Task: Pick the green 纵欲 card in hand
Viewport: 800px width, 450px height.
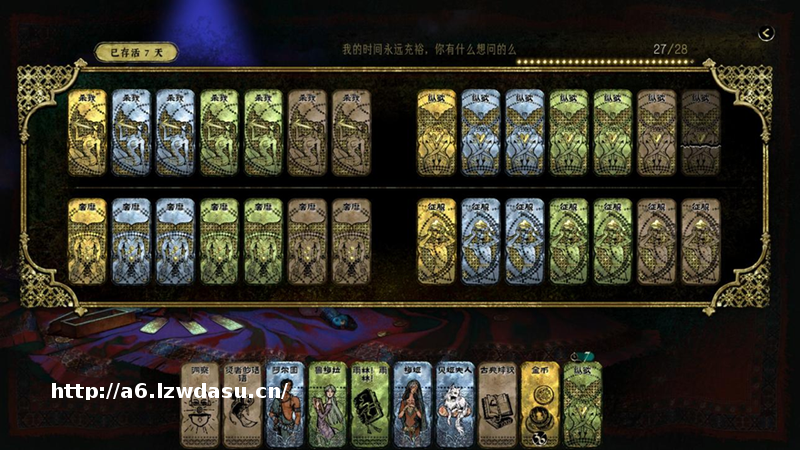Action: pyautogui.click(x=583, y=404)
